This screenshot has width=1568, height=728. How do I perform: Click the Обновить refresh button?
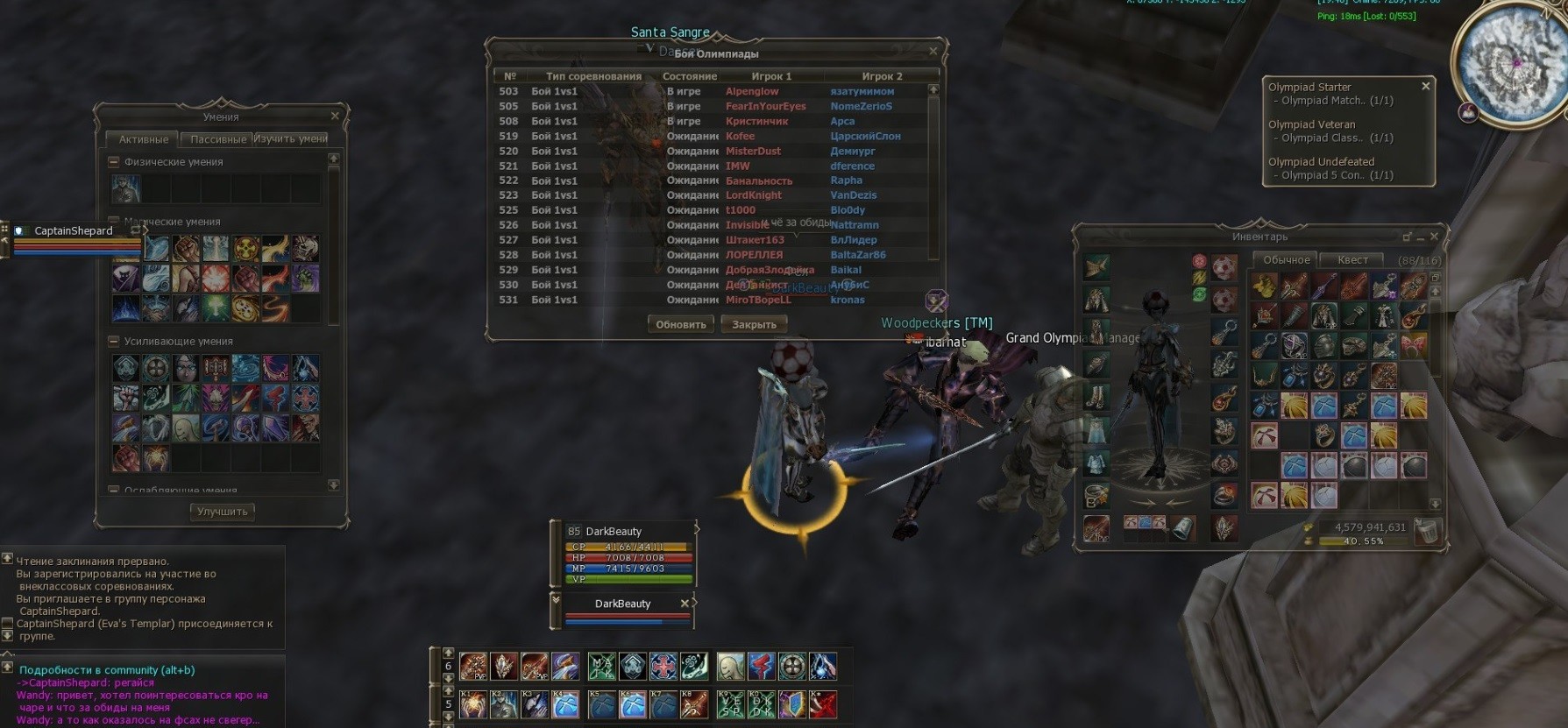pos(680,324)
